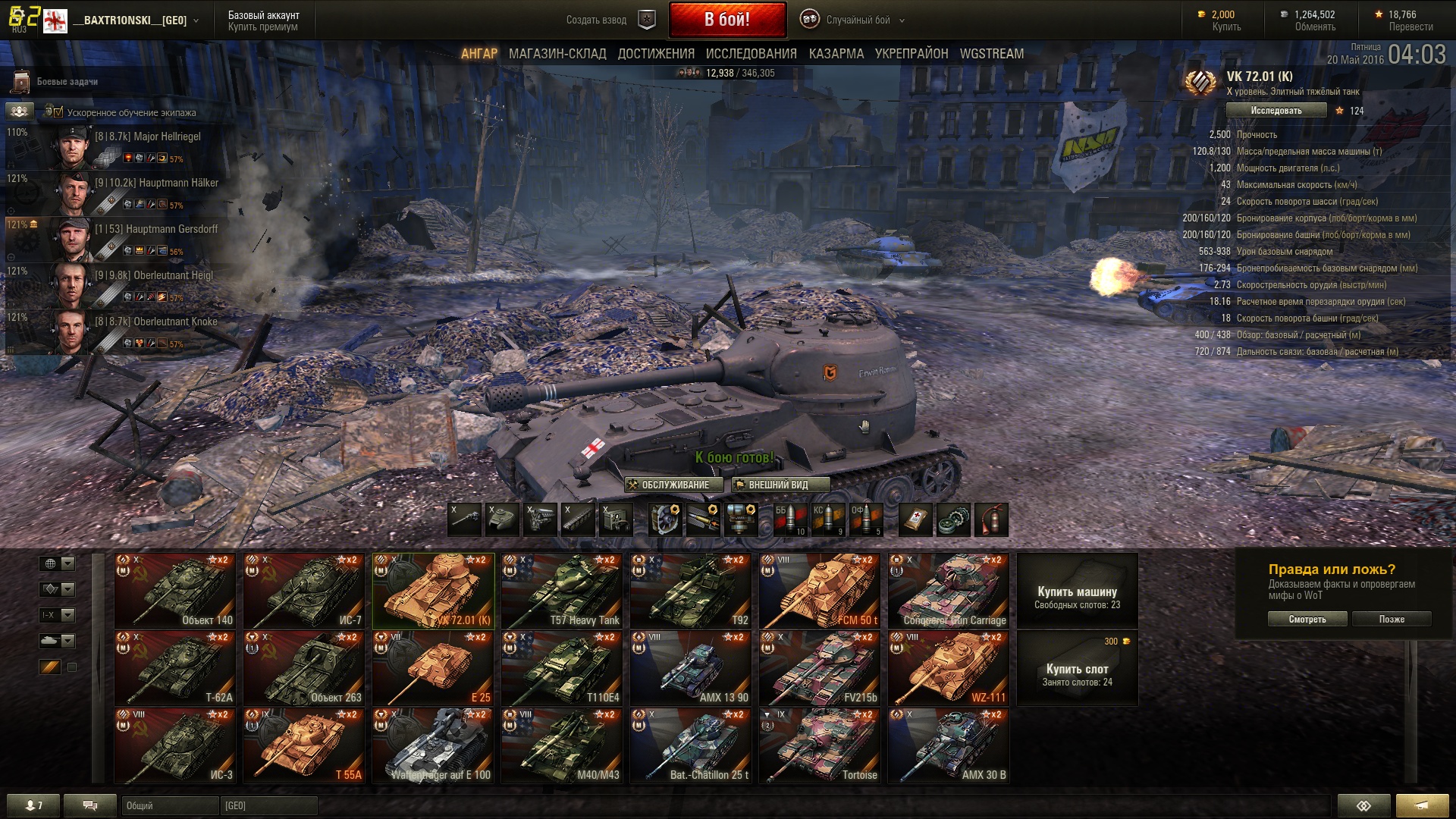Click Купить слот to buy a slot
The height and width of the screenshot is (819, 1456).
coord(1077,674)
